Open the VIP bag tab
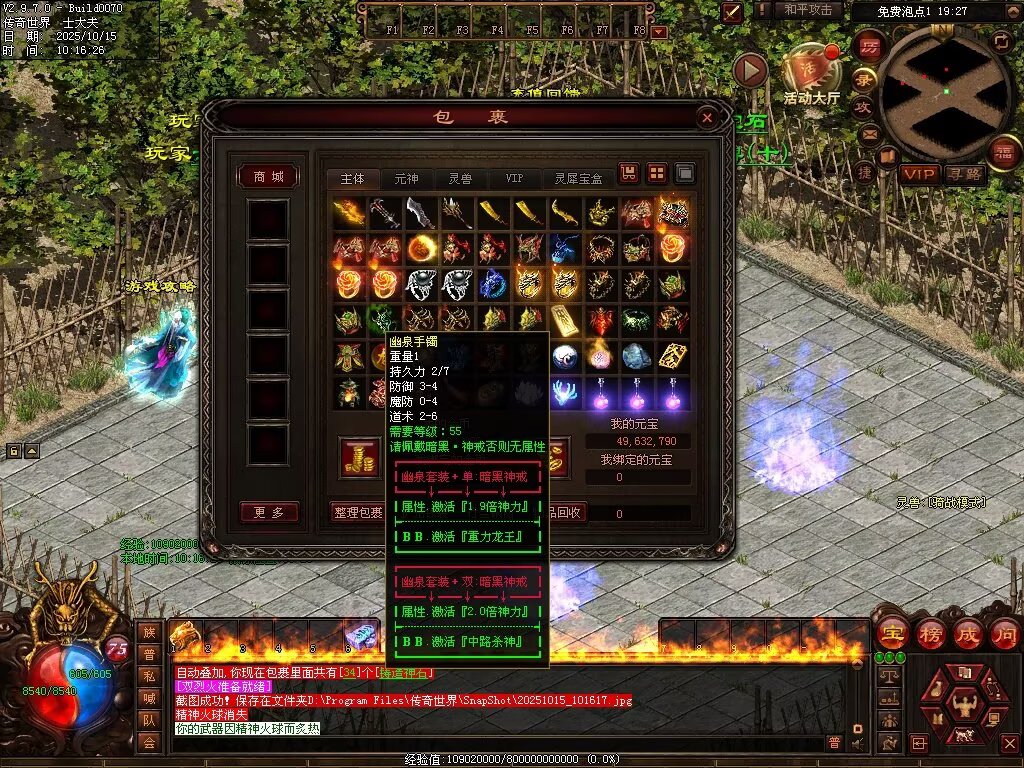 [x=514, y=178]
